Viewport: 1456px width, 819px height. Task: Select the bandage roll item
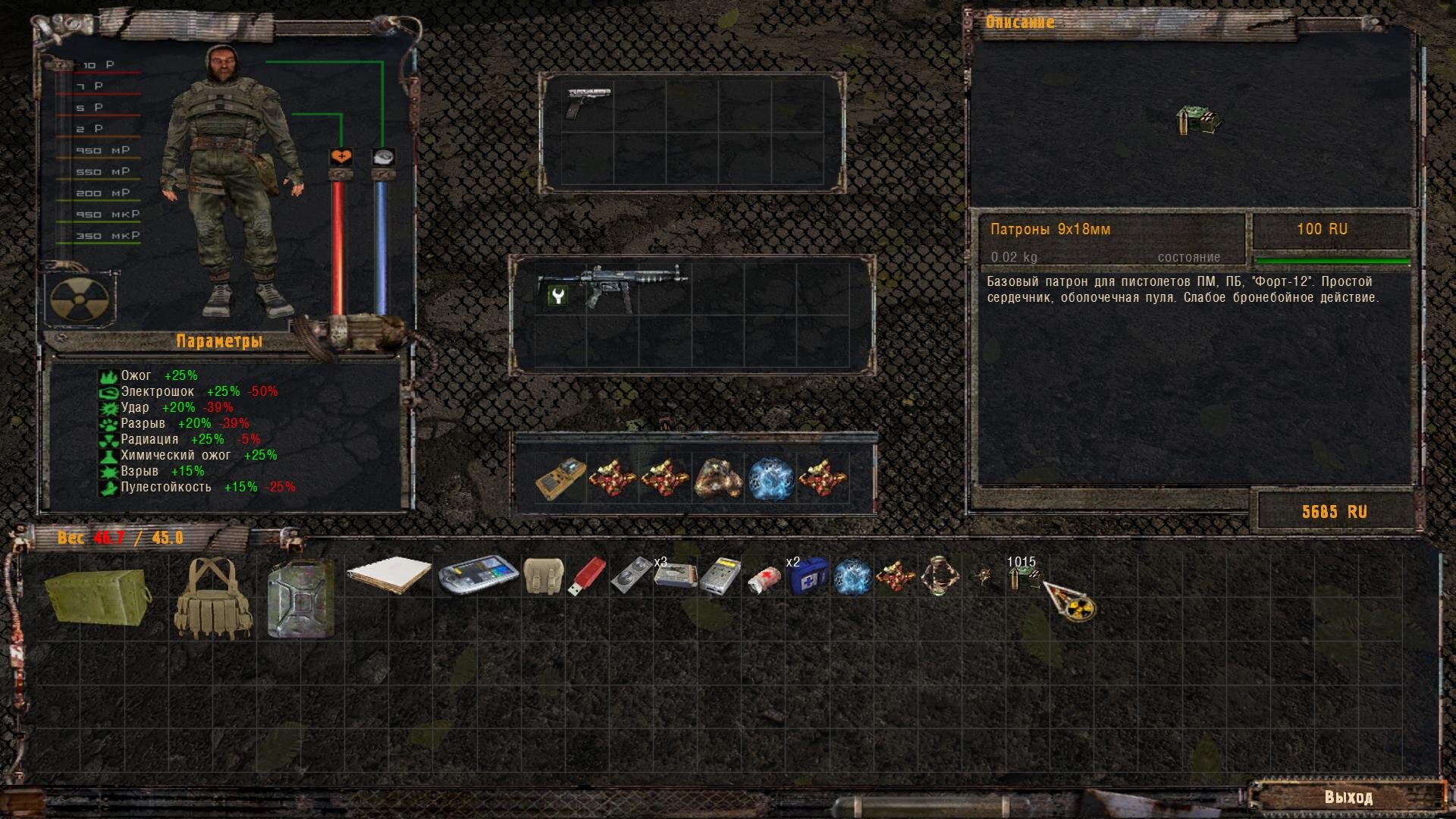pyautogui.click(x=764, y=579)
